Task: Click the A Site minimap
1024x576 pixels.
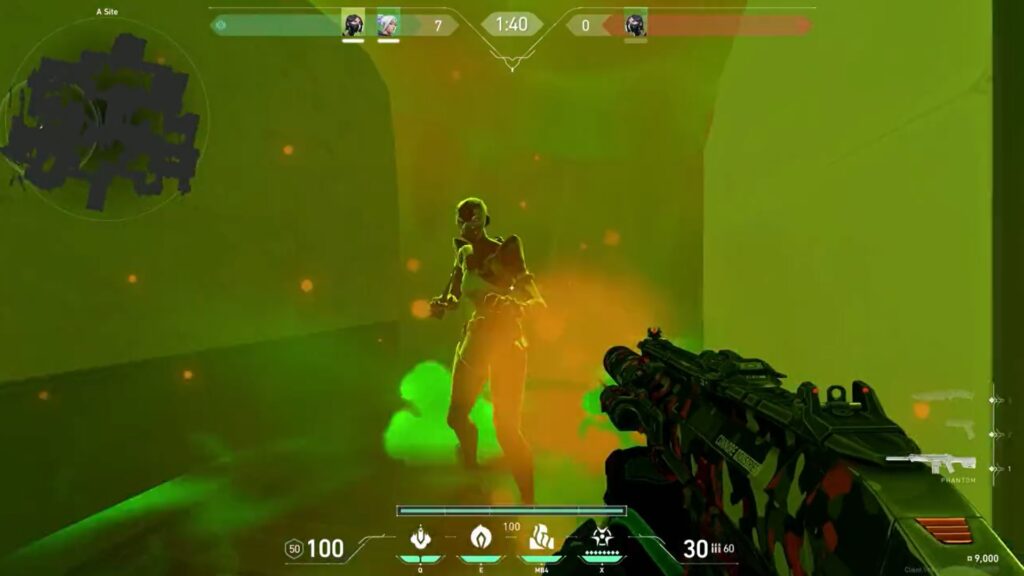Action: (x=105, y=118)
